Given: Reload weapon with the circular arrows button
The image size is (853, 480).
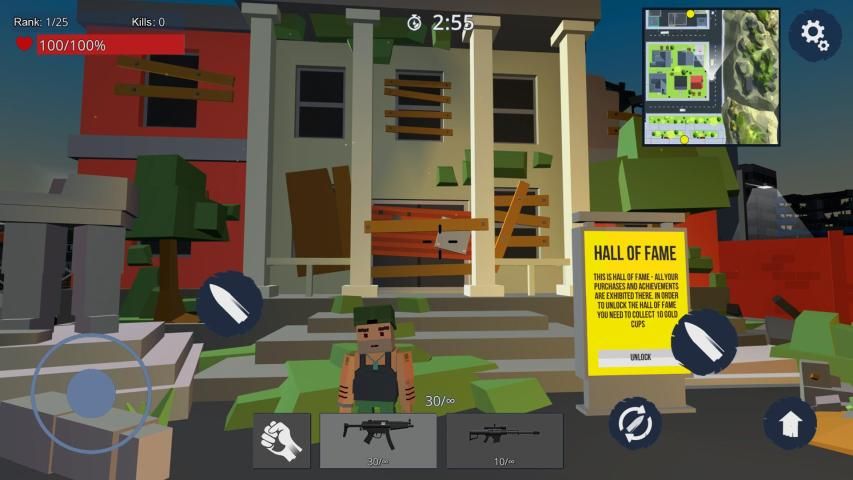Looking at the screenshot, I should (x=635, y=424).
